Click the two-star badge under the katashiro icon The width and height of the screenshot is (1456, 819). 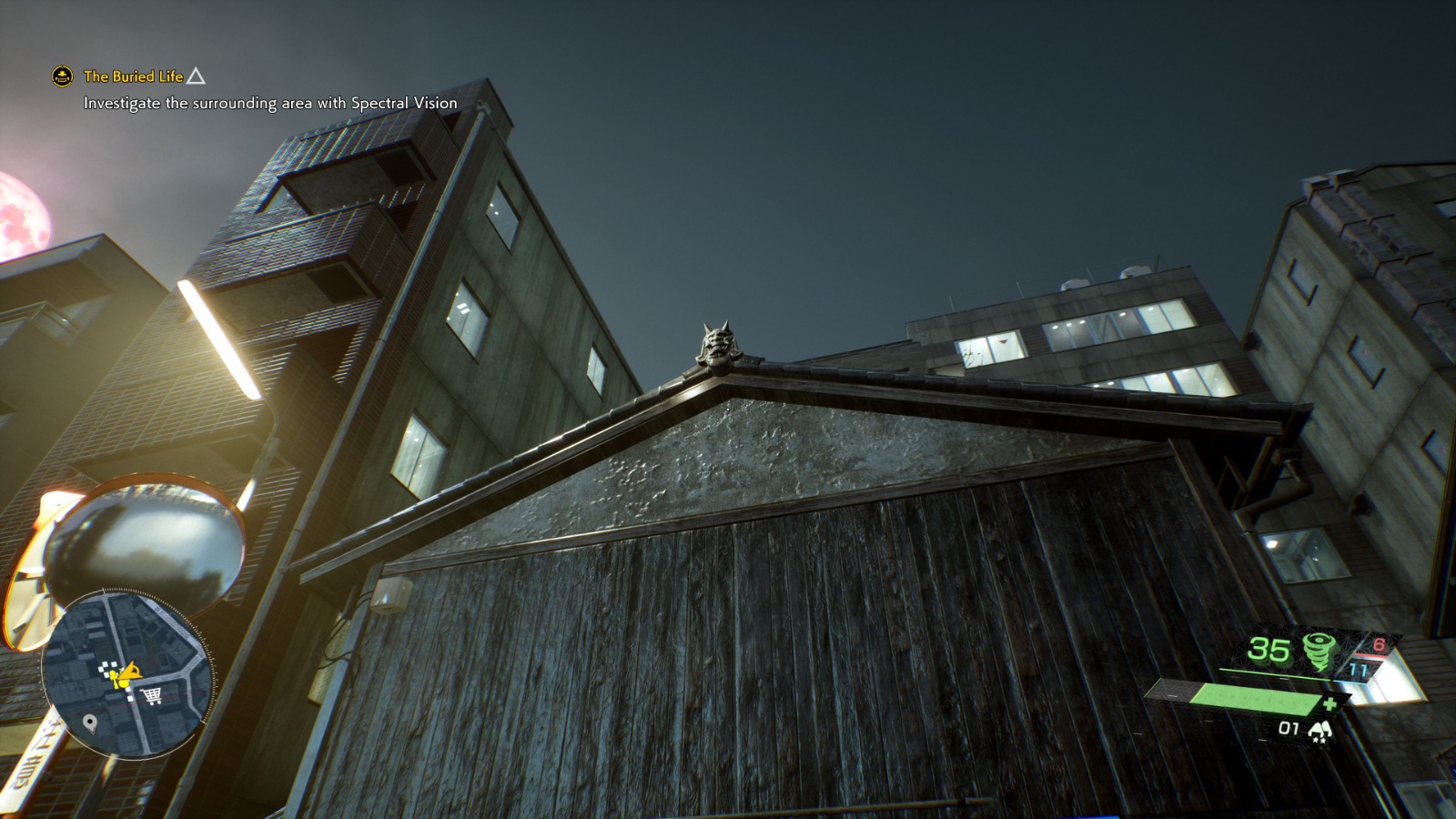click(x=1319, y=740)
